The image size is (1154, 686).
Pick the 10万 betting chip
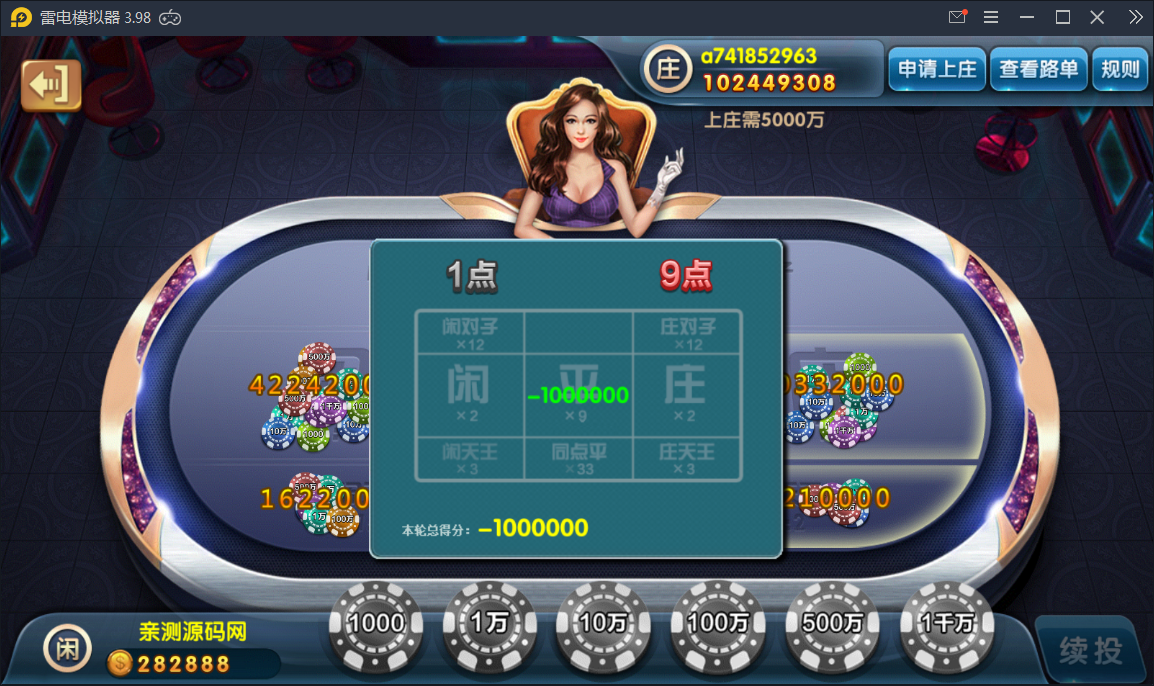tap(603, 625)
